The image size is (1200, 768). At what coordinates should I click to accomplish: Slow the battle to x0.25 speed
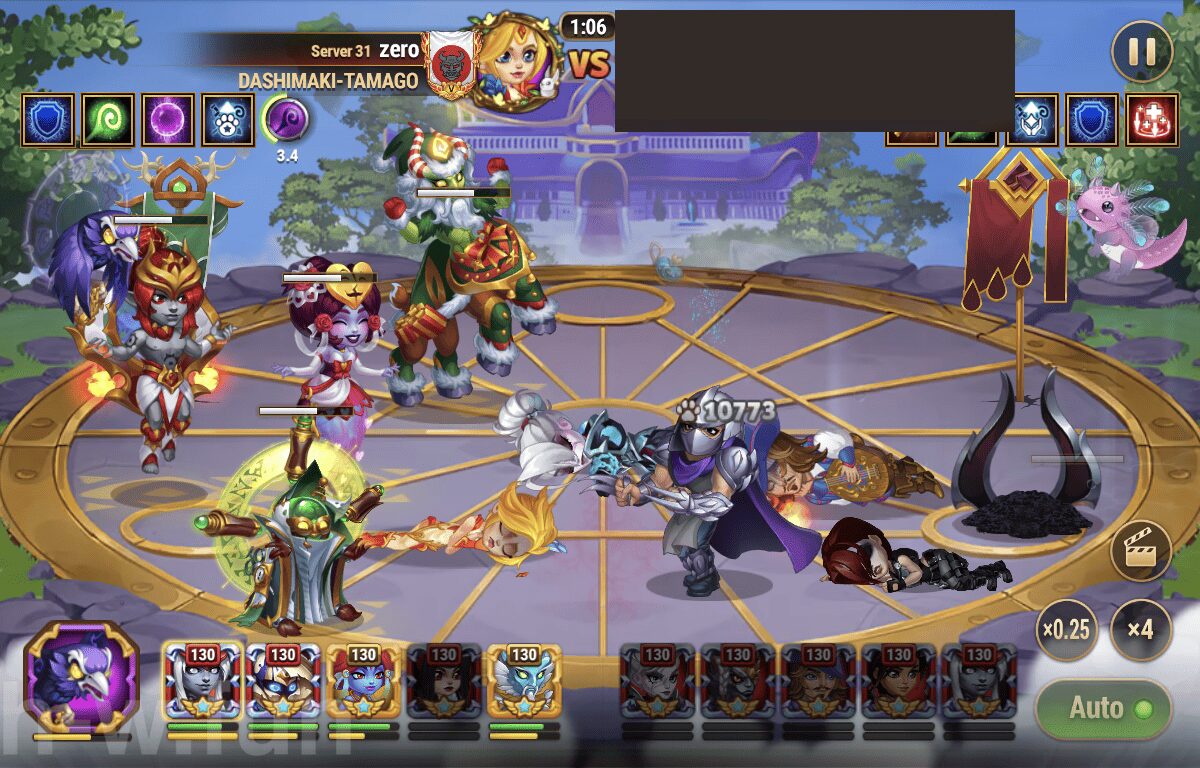click(1065, 631)
